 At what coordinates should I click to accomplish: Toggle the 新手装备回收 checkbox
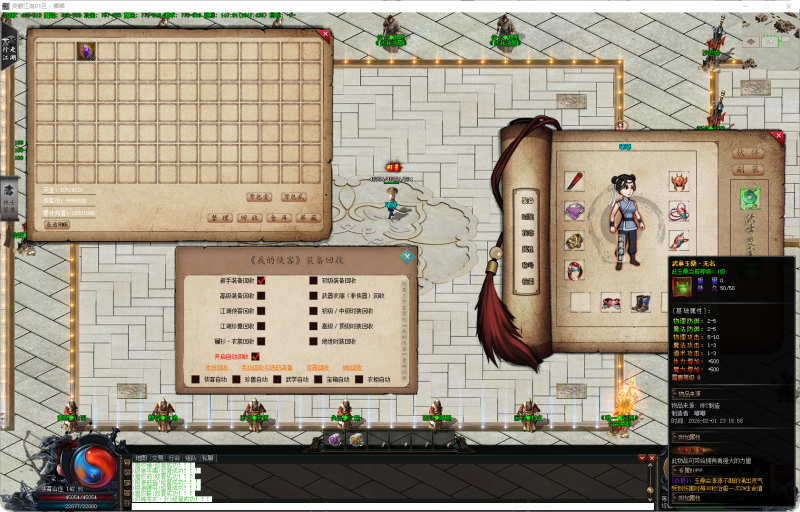261,281
